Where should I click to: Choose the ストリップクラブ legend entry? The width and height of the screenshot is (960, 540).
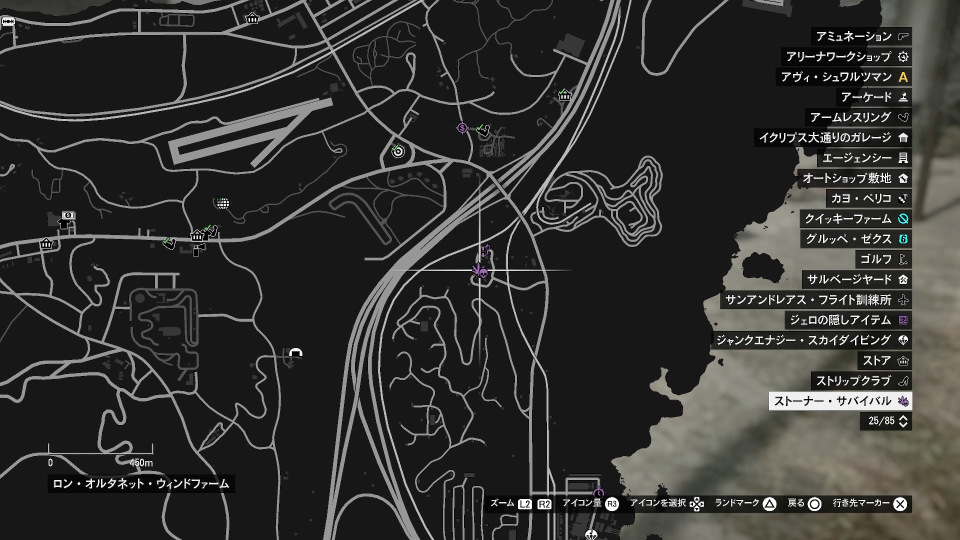tap(861, 381)
